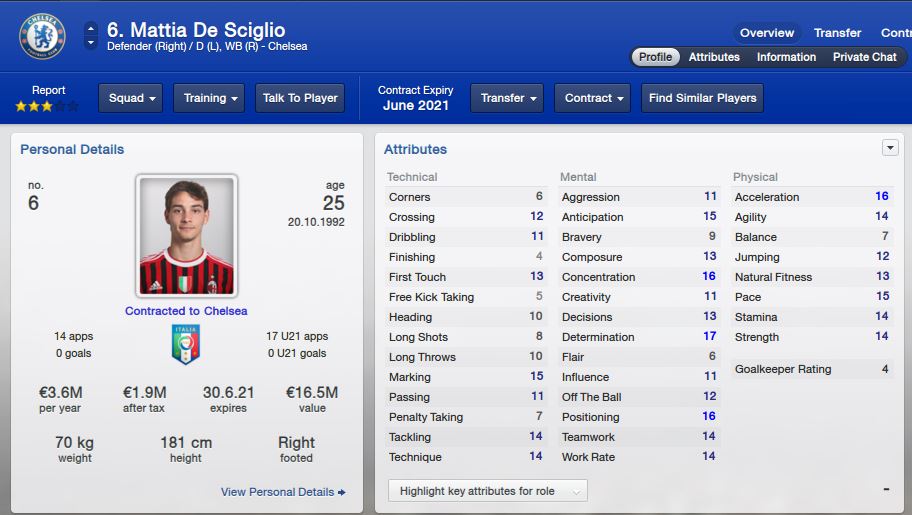Expand the Attributes panel options arrow

[x=890, y=148]
